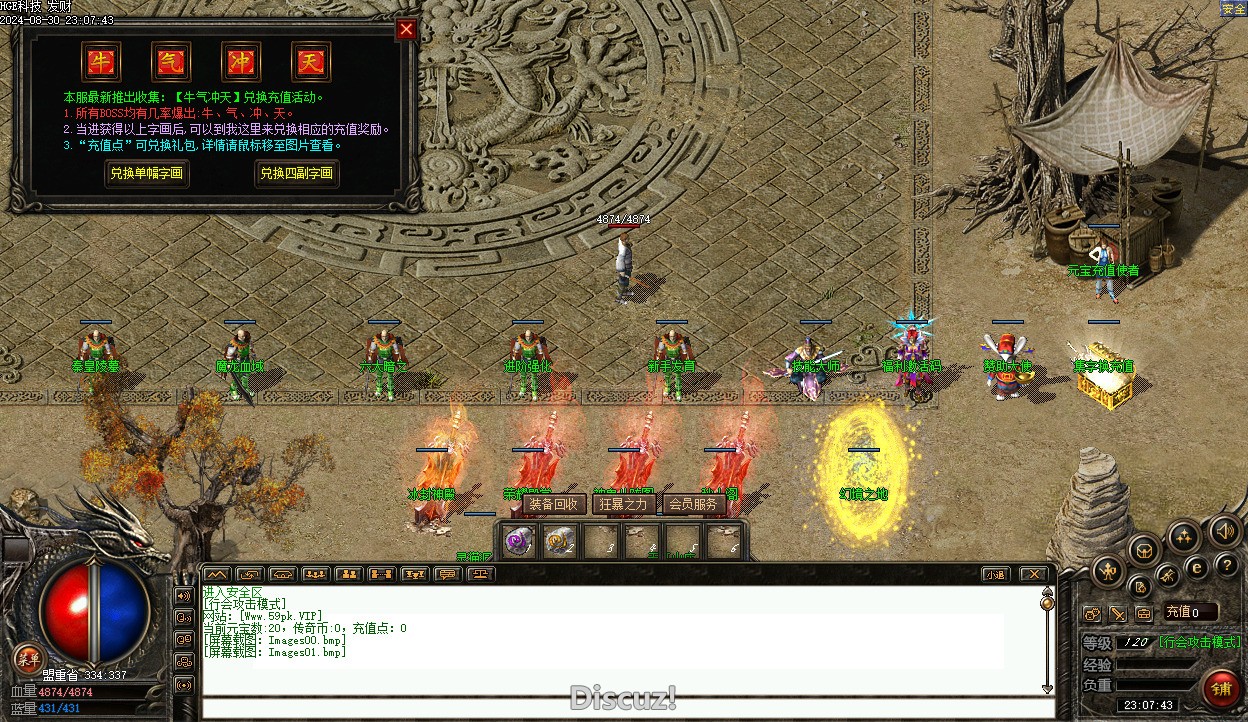Open the skills sparkle icon
The height and width of the screenshot is (722, 1248).
coord(1184,536)
